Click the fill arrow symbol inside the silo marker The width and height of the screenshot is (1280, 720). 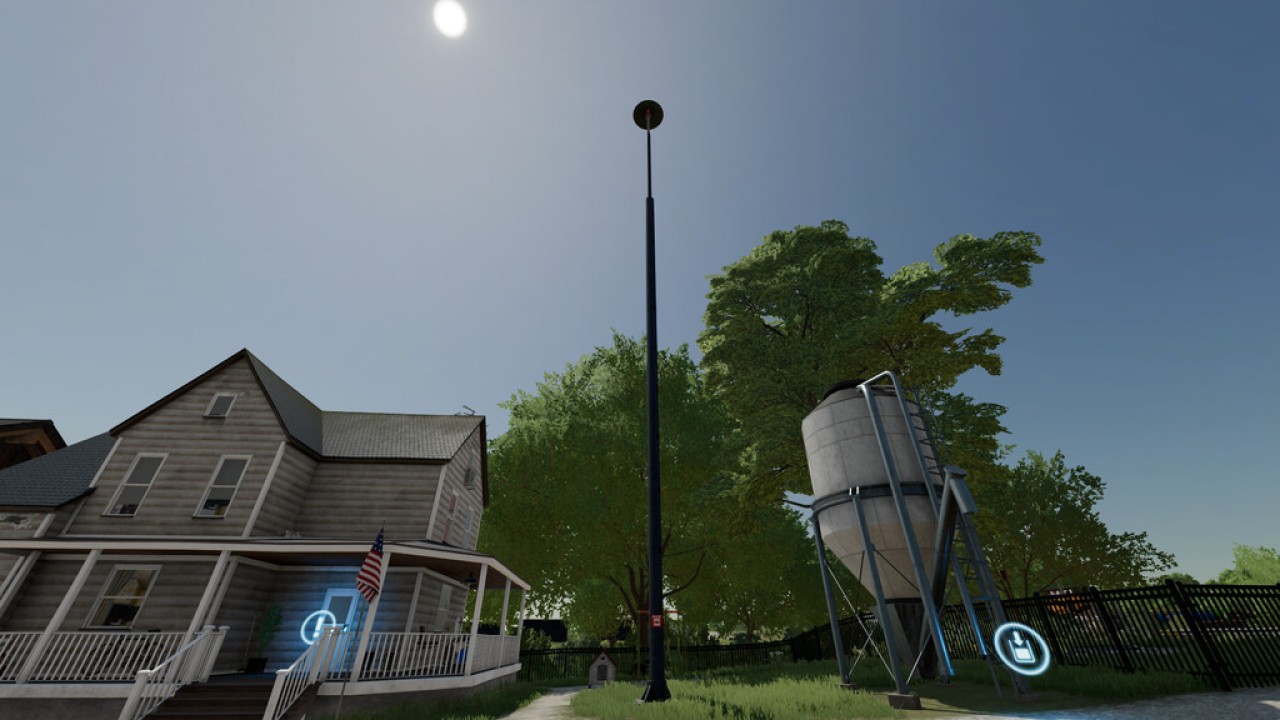point(1019,640)
